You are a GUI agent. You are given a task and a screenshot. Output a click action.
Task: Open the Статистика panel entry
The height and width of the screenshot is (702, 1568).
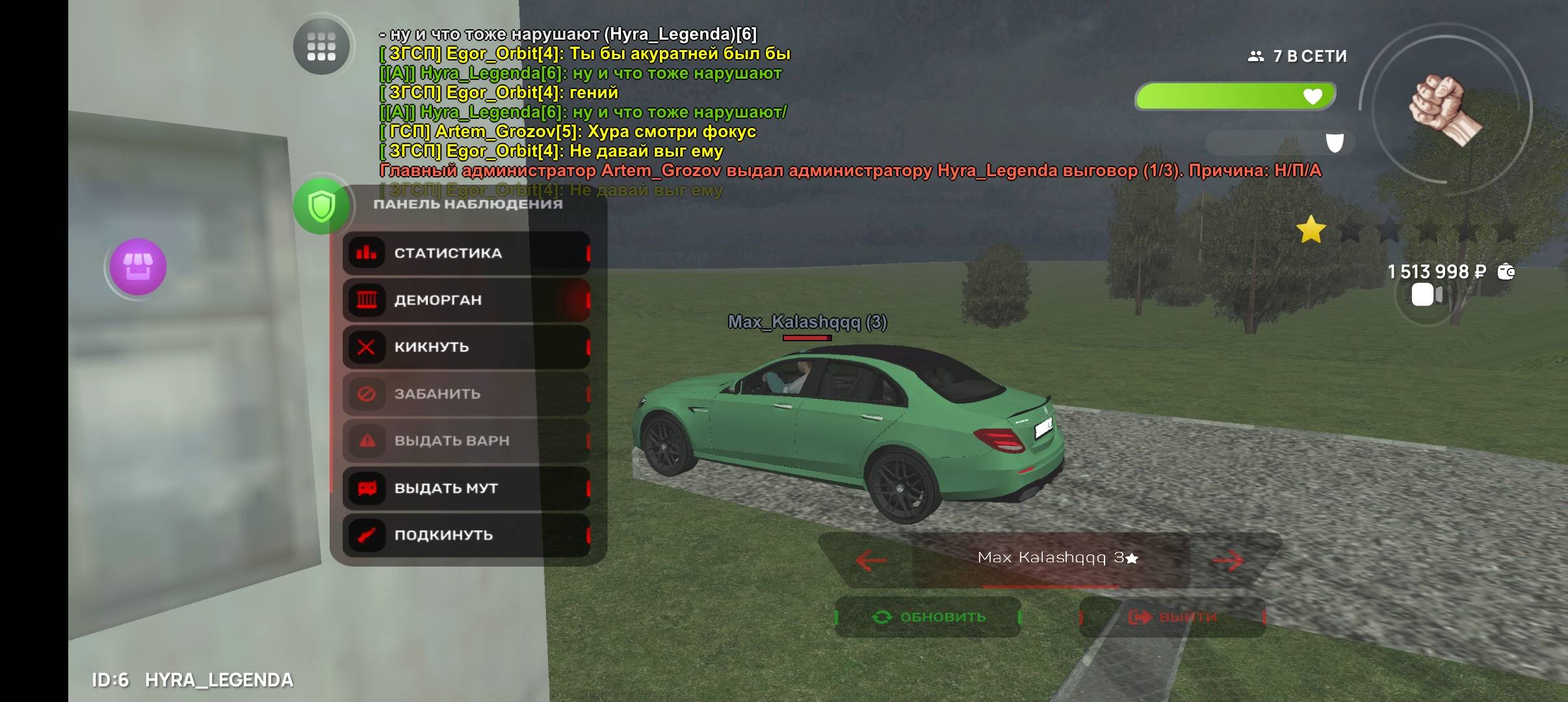tap(466, 253)
